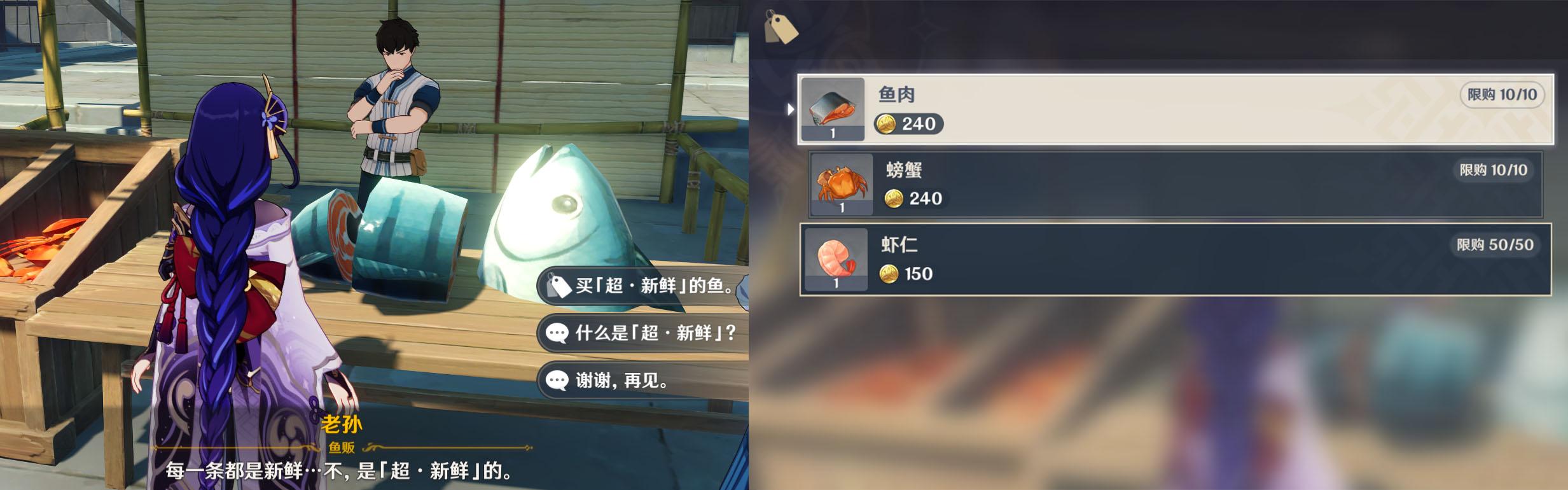Viewport: 1568px width, 490px height.
Task: Click the selection arrow next to 鱼肉 row
Action: [791, 109]
